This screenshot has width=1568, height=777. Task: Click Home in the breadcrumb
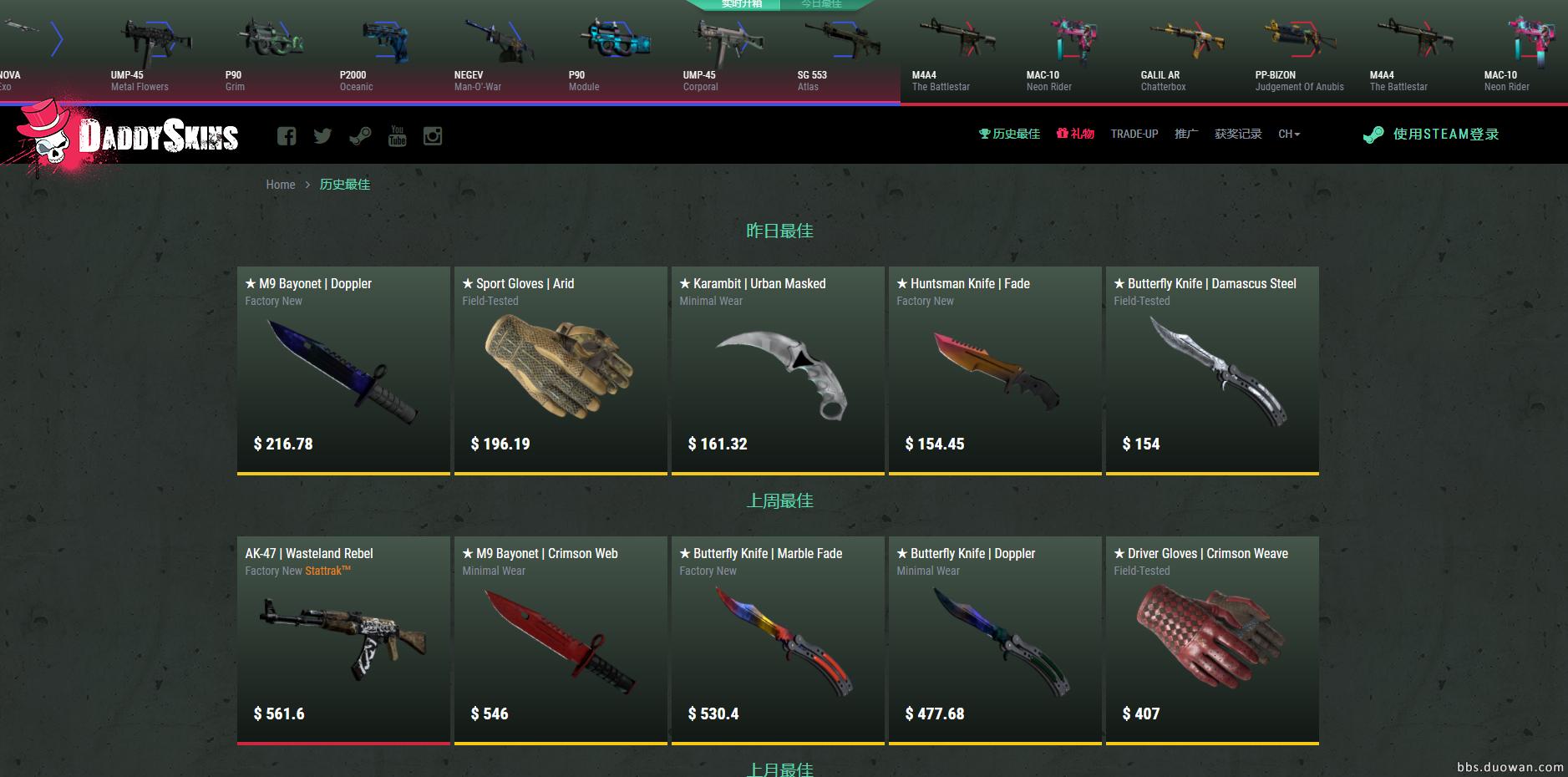[x=281, y=185]
